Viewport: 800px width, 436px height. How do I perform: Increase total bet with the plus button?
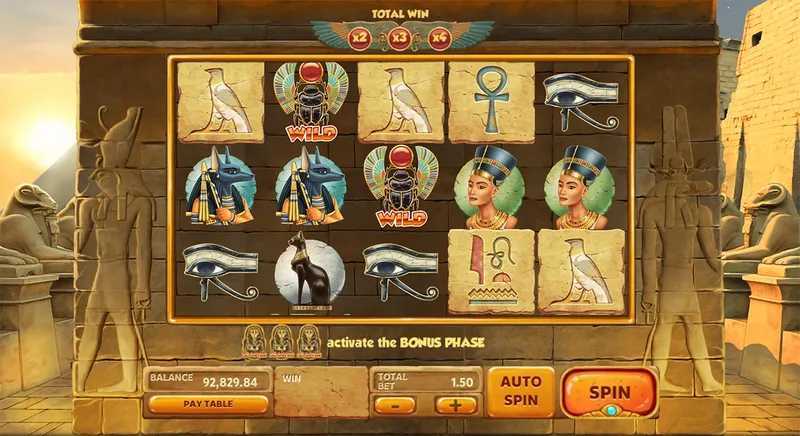(x=456, y=405)
